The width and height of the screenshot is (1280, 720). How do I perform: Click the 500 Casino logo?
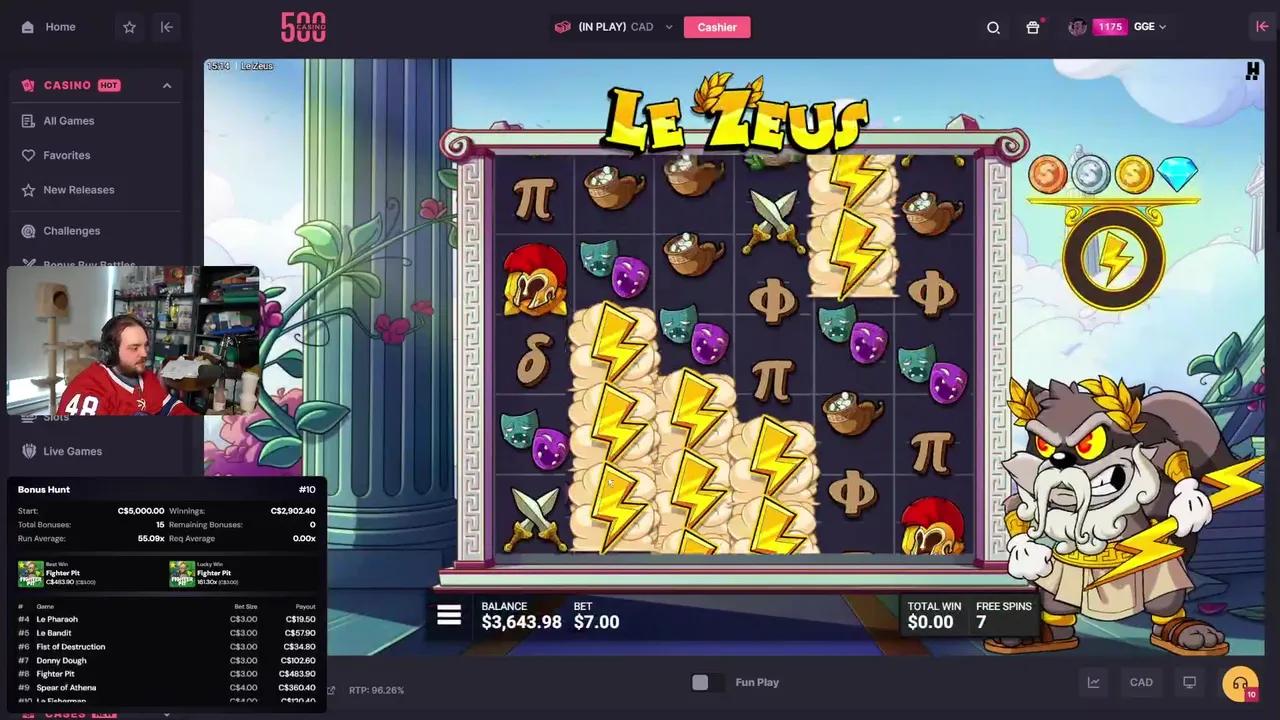click(x=303, y=27)
